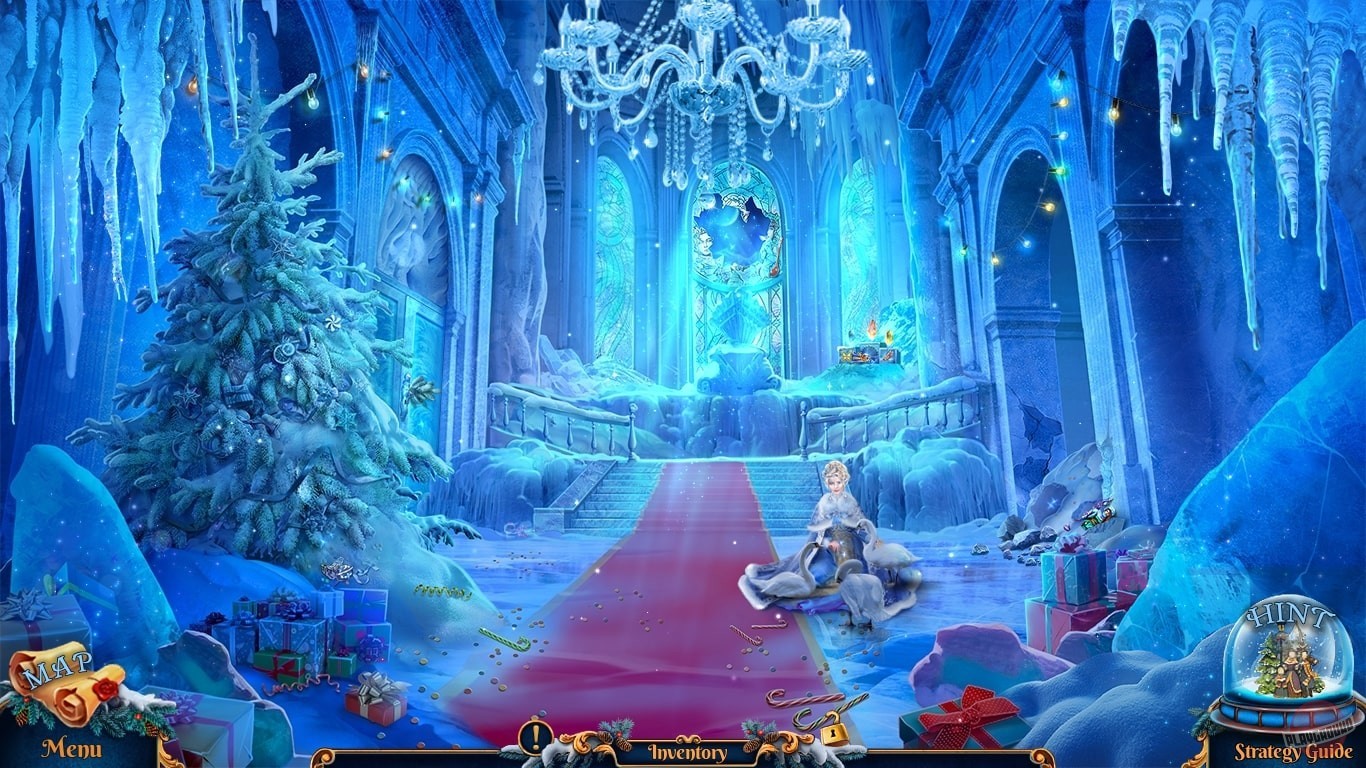Pick up the green candy cane on the carpet
Image resolution: width=1366 pixels, height=768 pixels.
click(503, 638)
